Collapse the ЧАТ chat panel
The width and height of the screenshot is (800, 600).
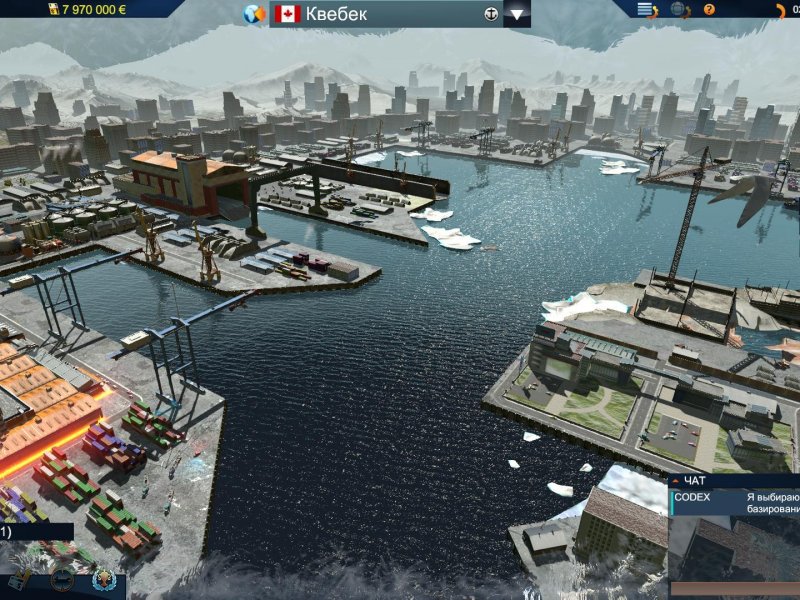tap(675, 481)
